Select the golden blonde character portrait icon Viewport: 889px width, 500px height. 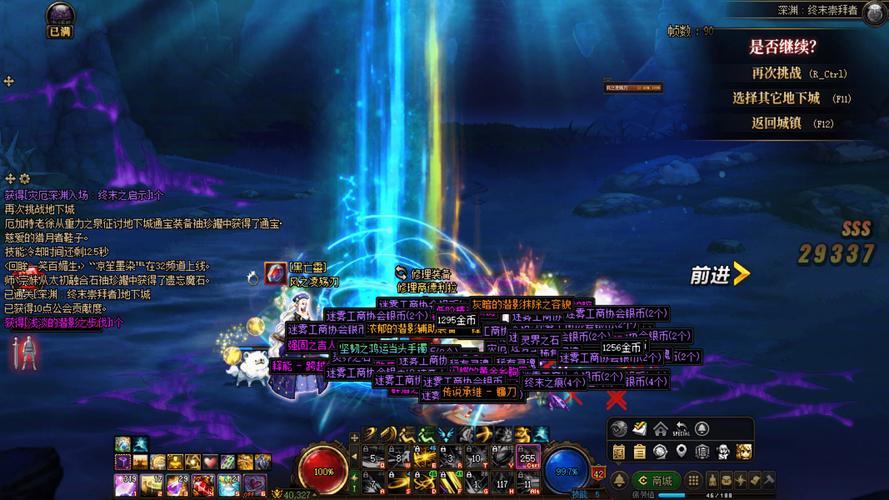(745, 453)
